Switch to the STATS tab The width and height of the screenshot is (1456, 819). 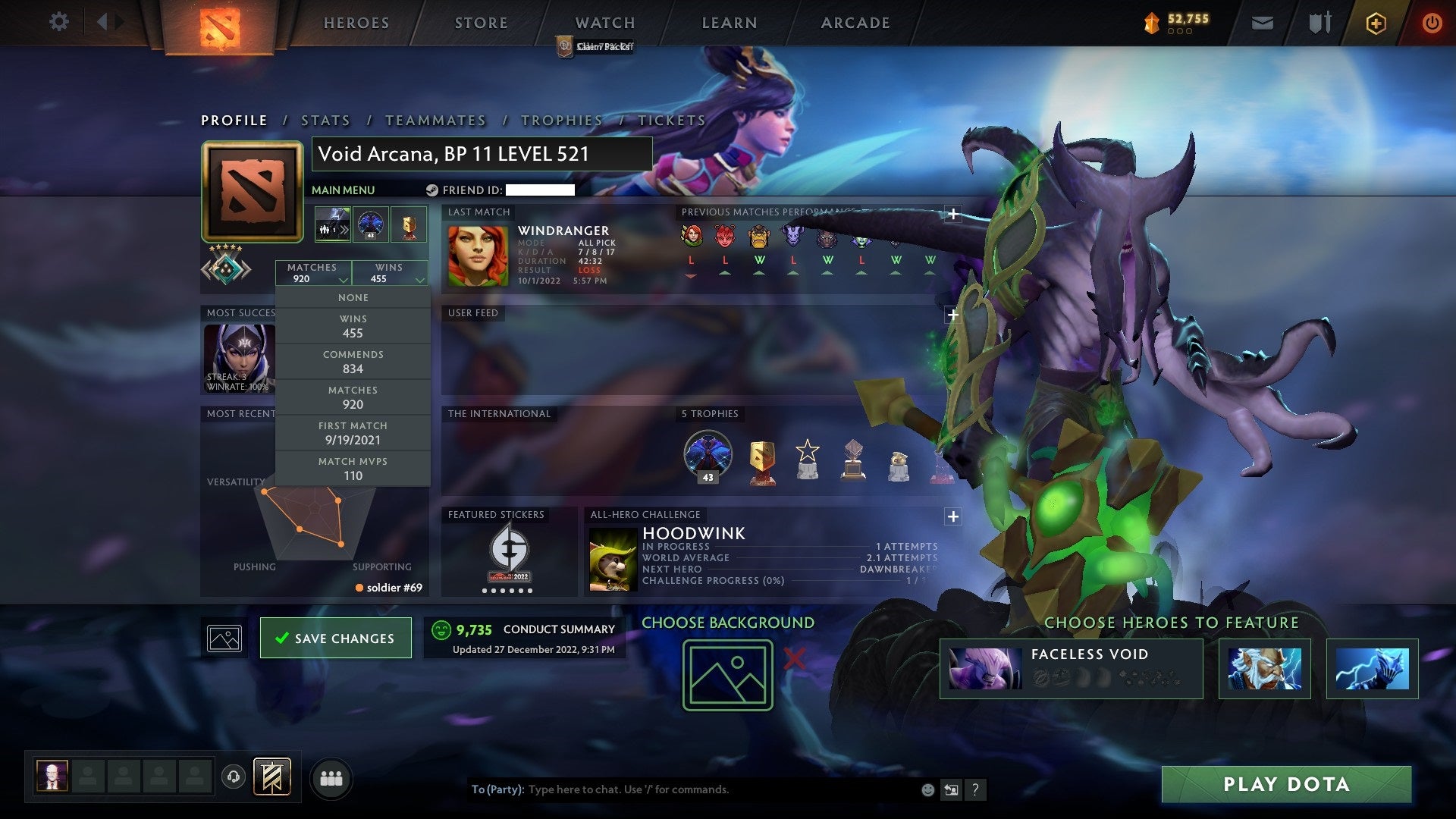[x=325, y=120]
